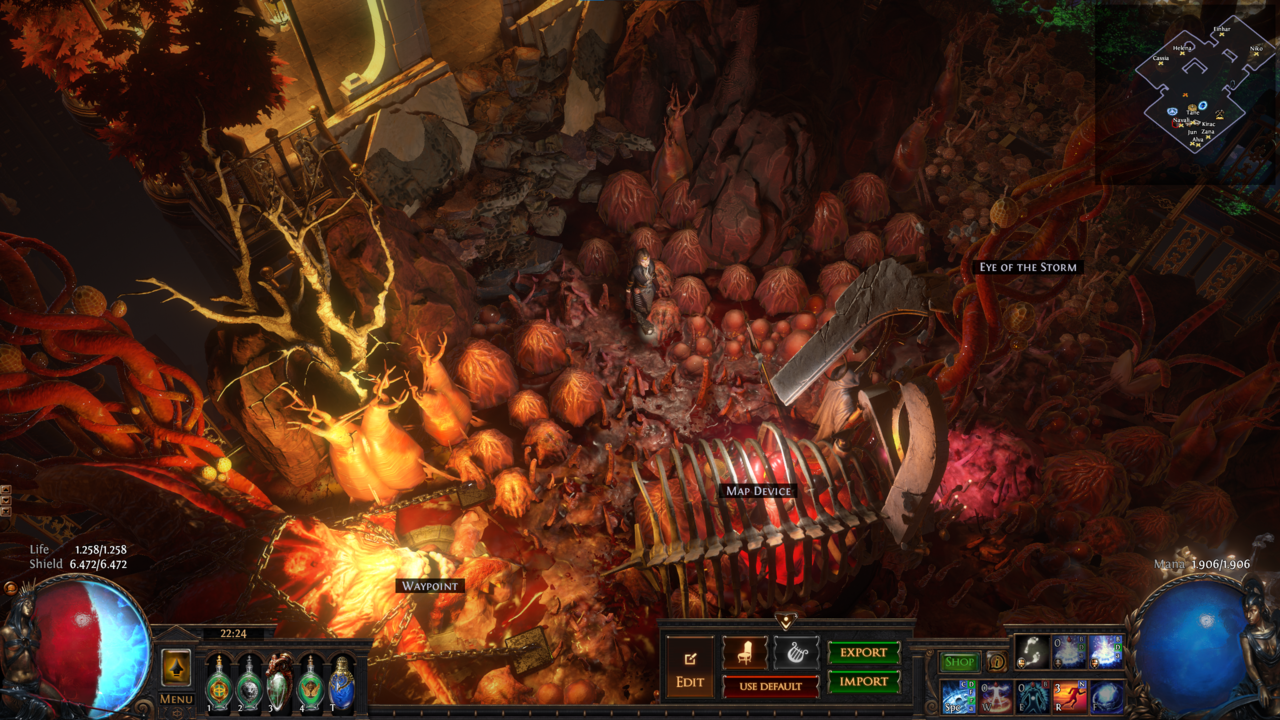Activate the blue swirl skill on Spc
Viewport: 1280px width, 720px height.
click(957, 696)
